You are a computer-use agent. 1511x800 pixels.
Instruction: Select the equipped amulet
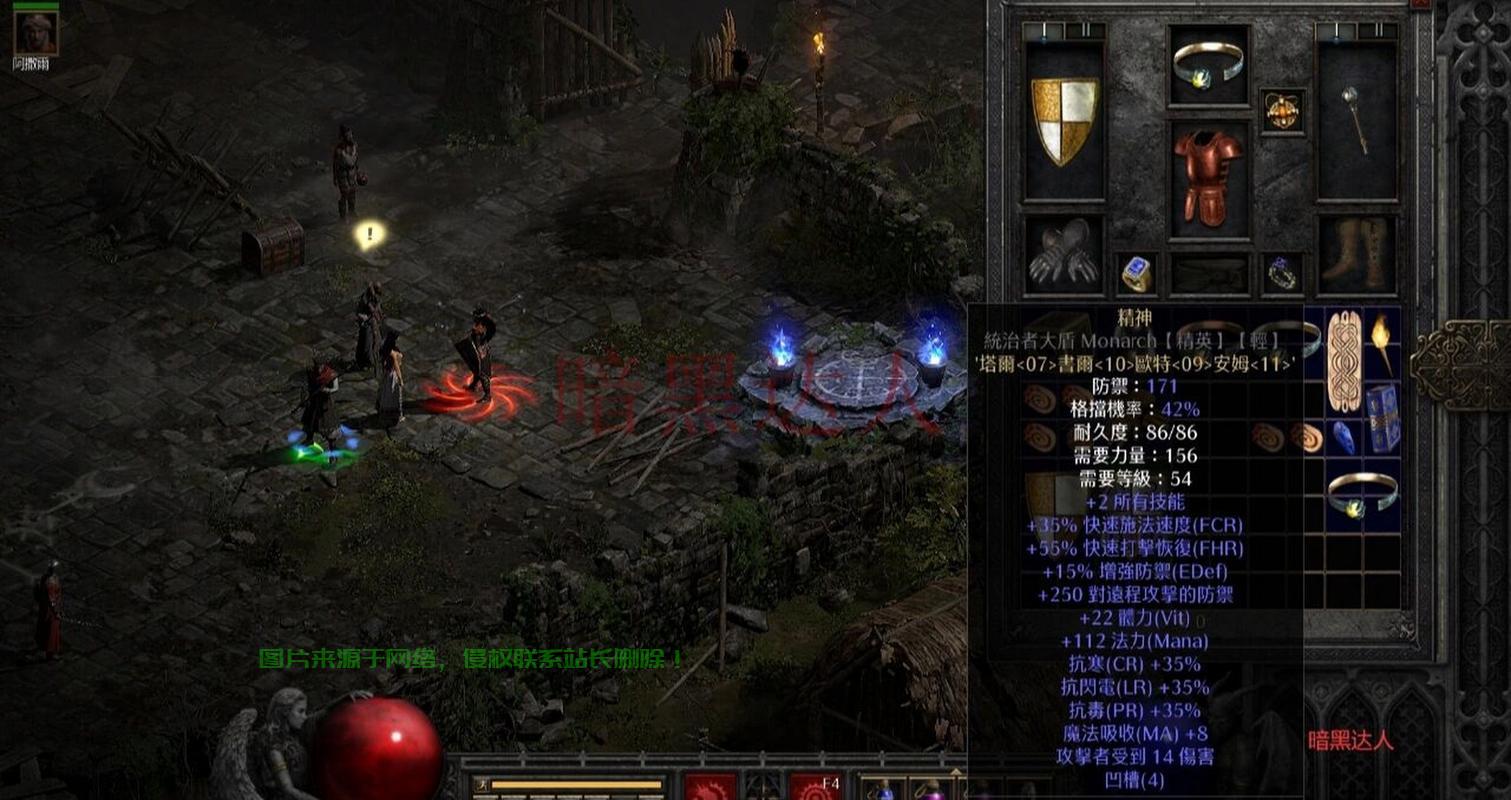pos(1281,110)
